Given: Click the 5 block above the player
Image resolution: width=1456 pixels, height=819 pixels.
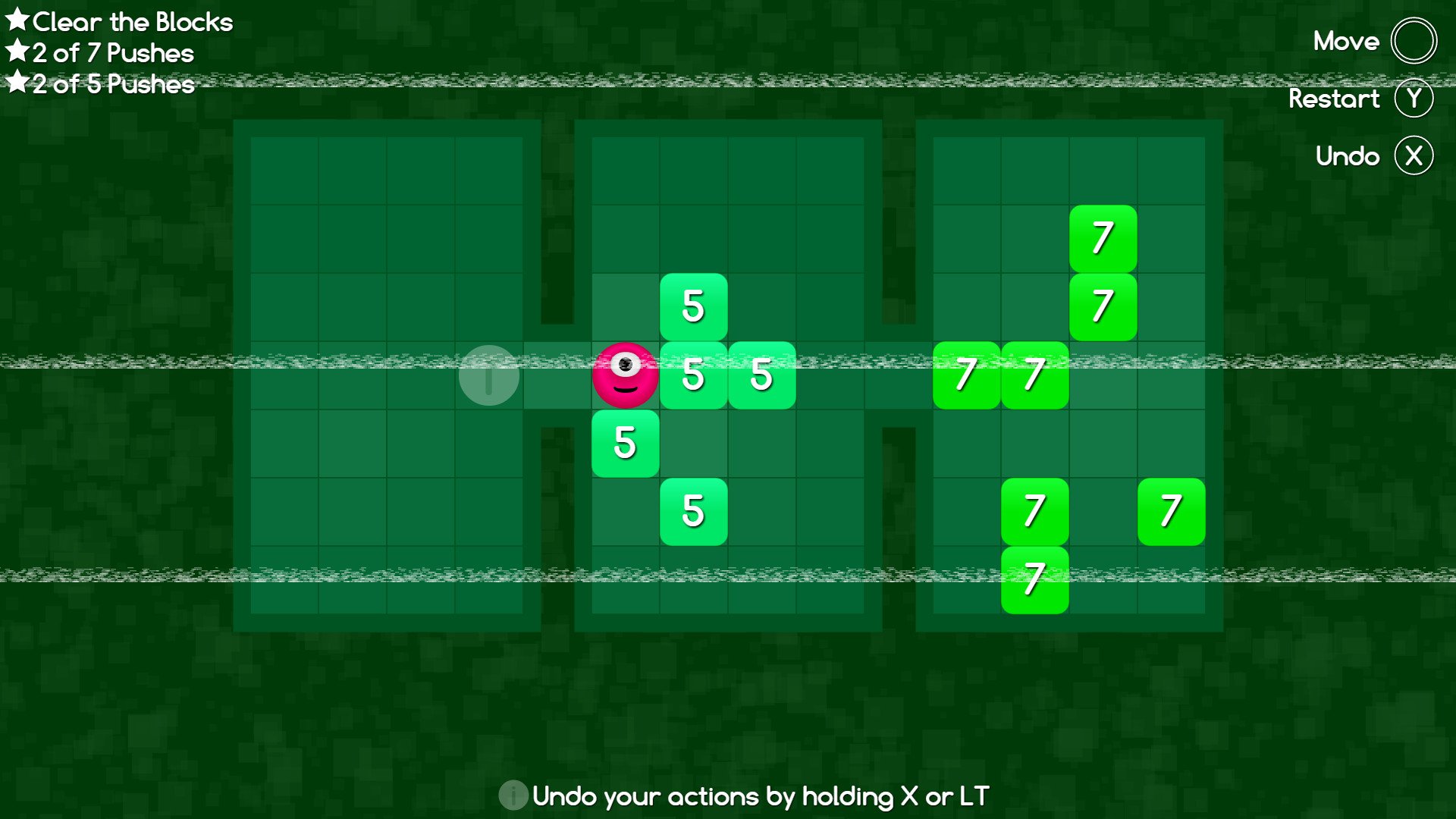Looking at the screenshot, I should pos(693,306).
